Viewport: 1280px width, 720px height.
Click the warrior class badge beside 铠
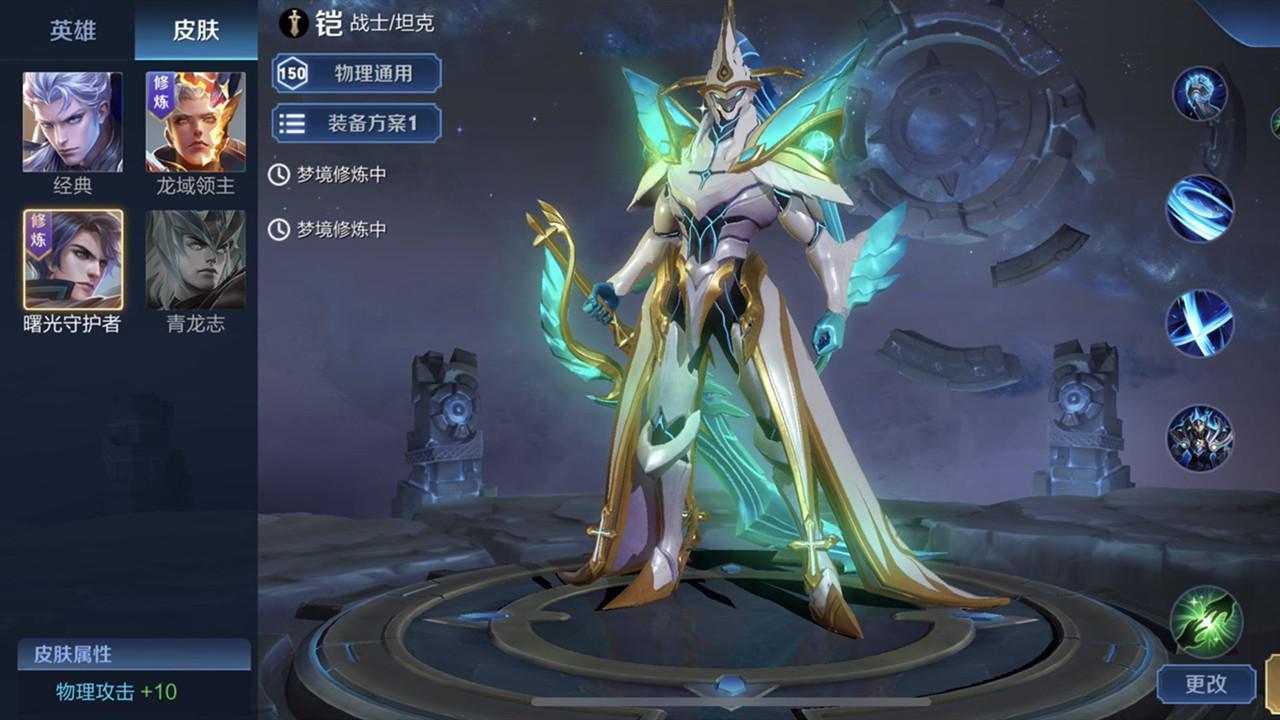(296, 21)
